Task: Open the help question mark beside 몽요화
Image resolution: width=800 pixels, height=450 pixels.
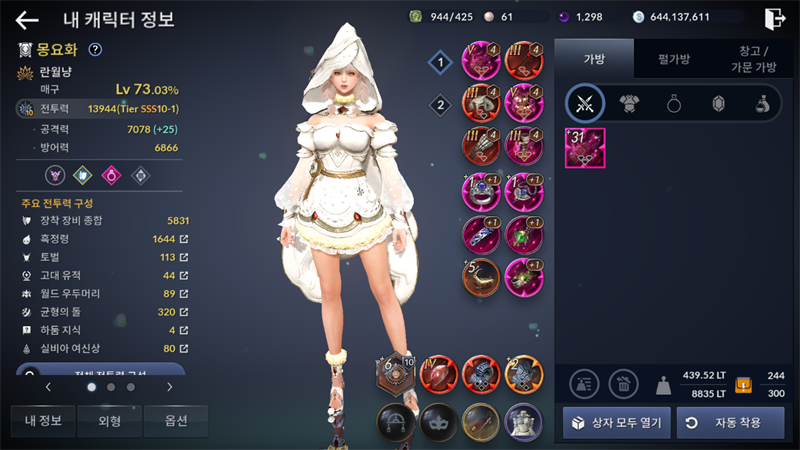Action: pos(95,49)
